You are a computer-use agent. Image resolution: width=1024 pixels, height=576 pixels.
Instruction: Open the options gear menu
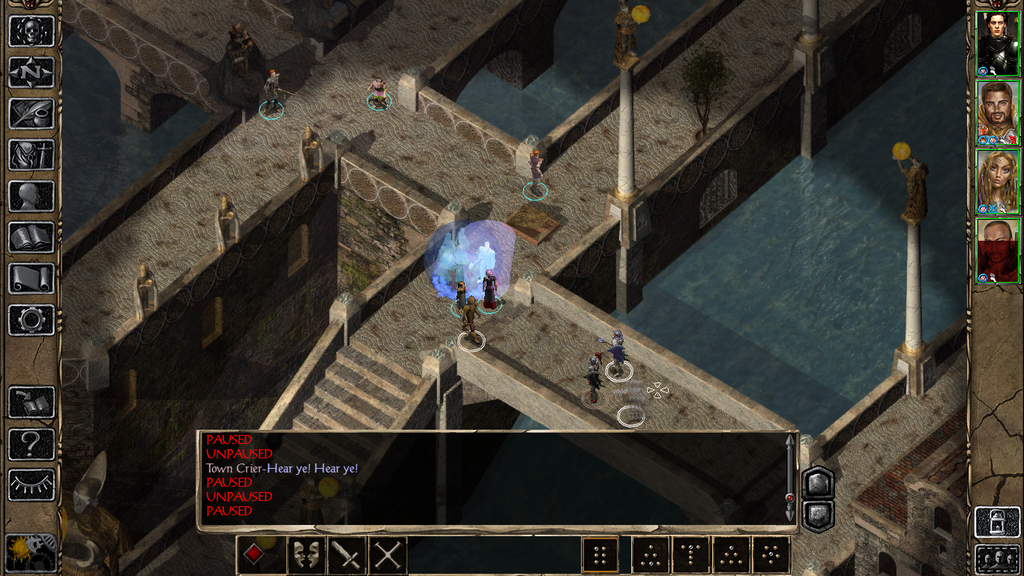point(31,320)
